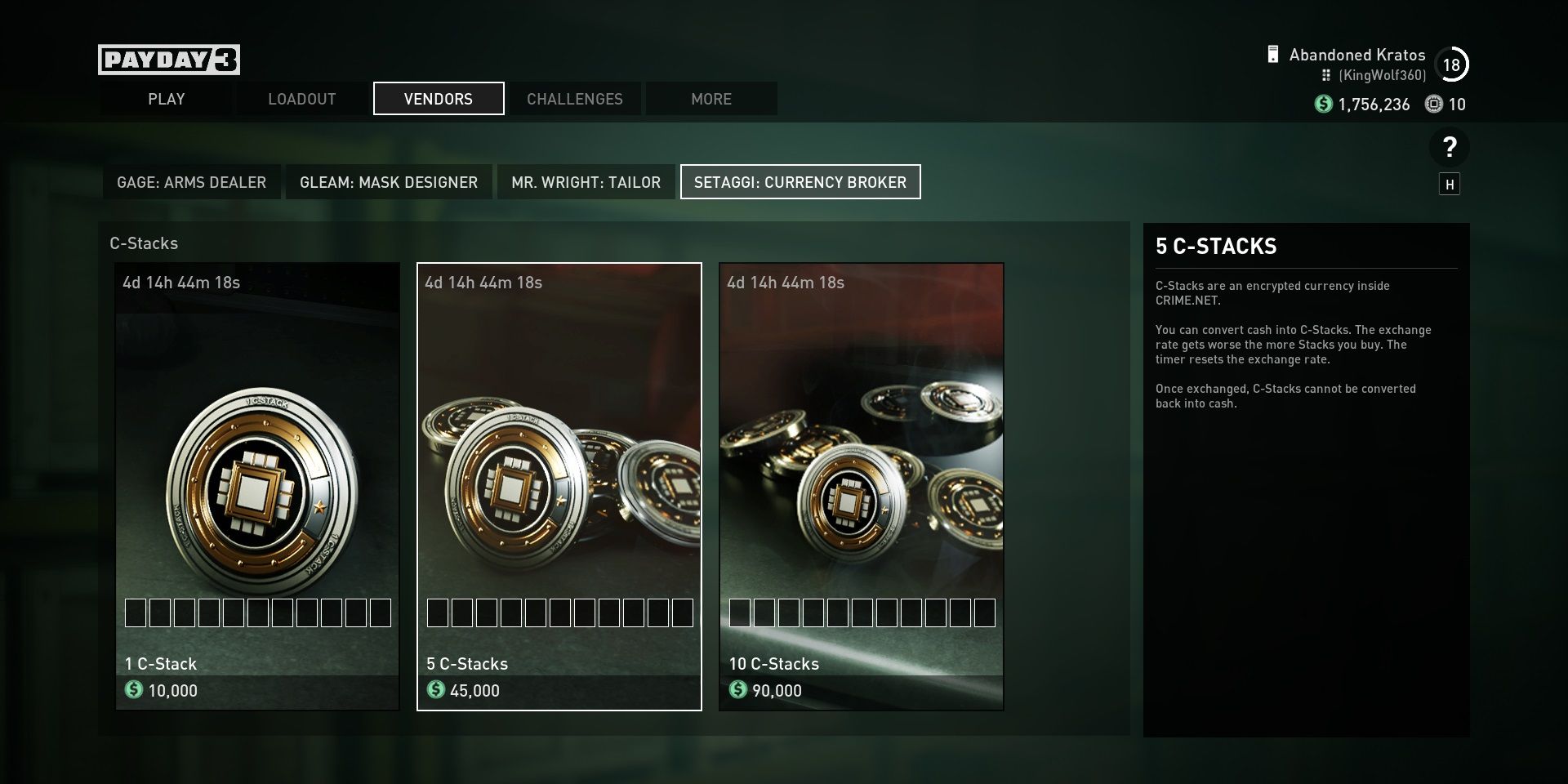Click the level 18 badge icon
Viewport: 1568px width, 784px height.
point(1453,65)
